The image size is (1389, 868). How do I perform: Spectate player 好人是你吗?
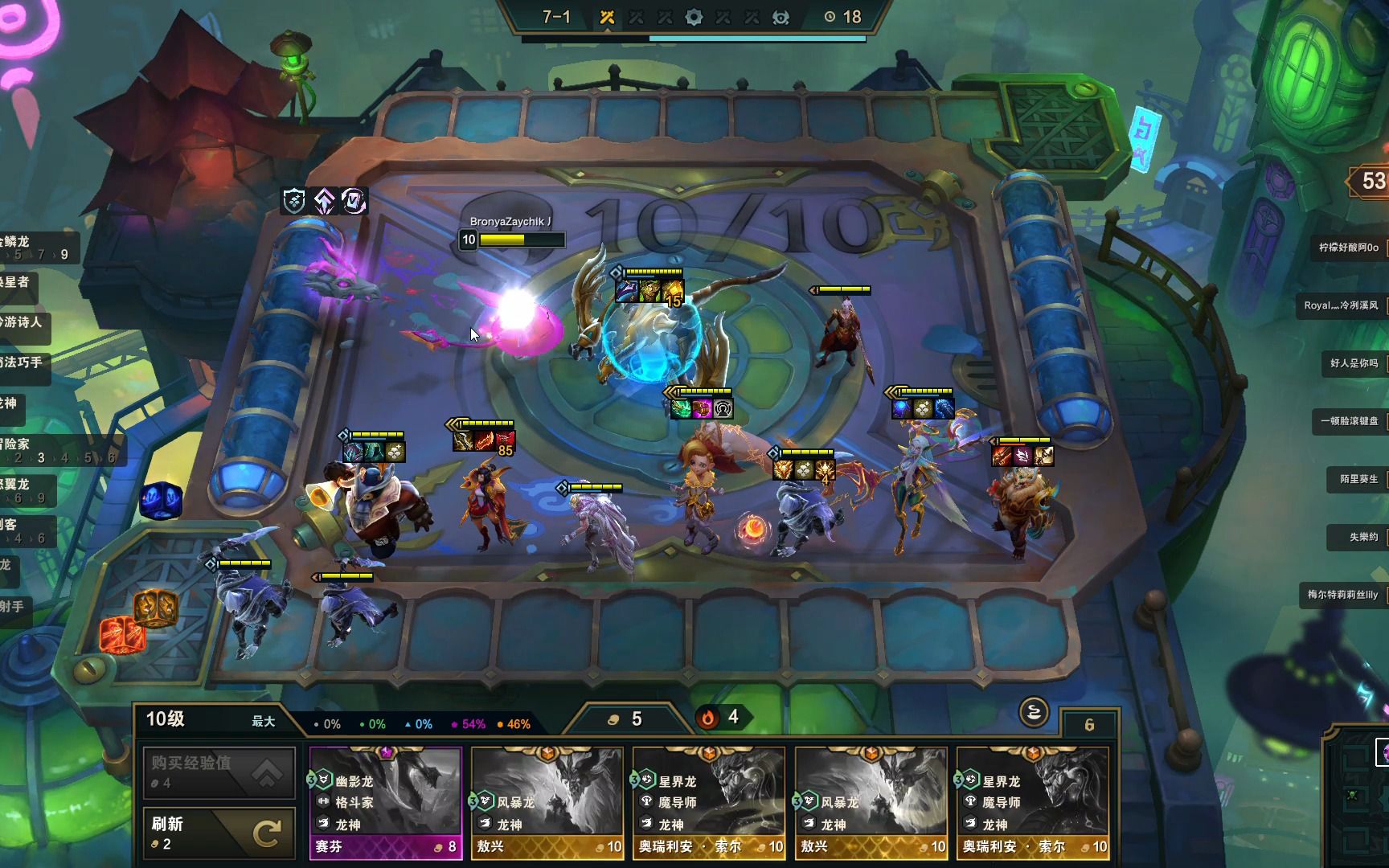[1354, 363]
